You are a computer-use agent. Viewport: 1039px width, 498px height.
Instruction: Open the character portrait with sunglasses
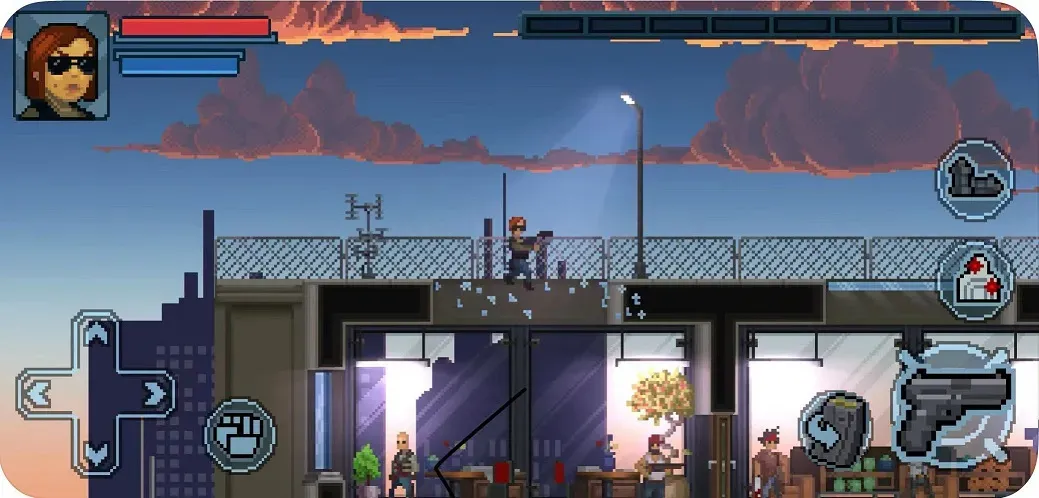[61, 66]
